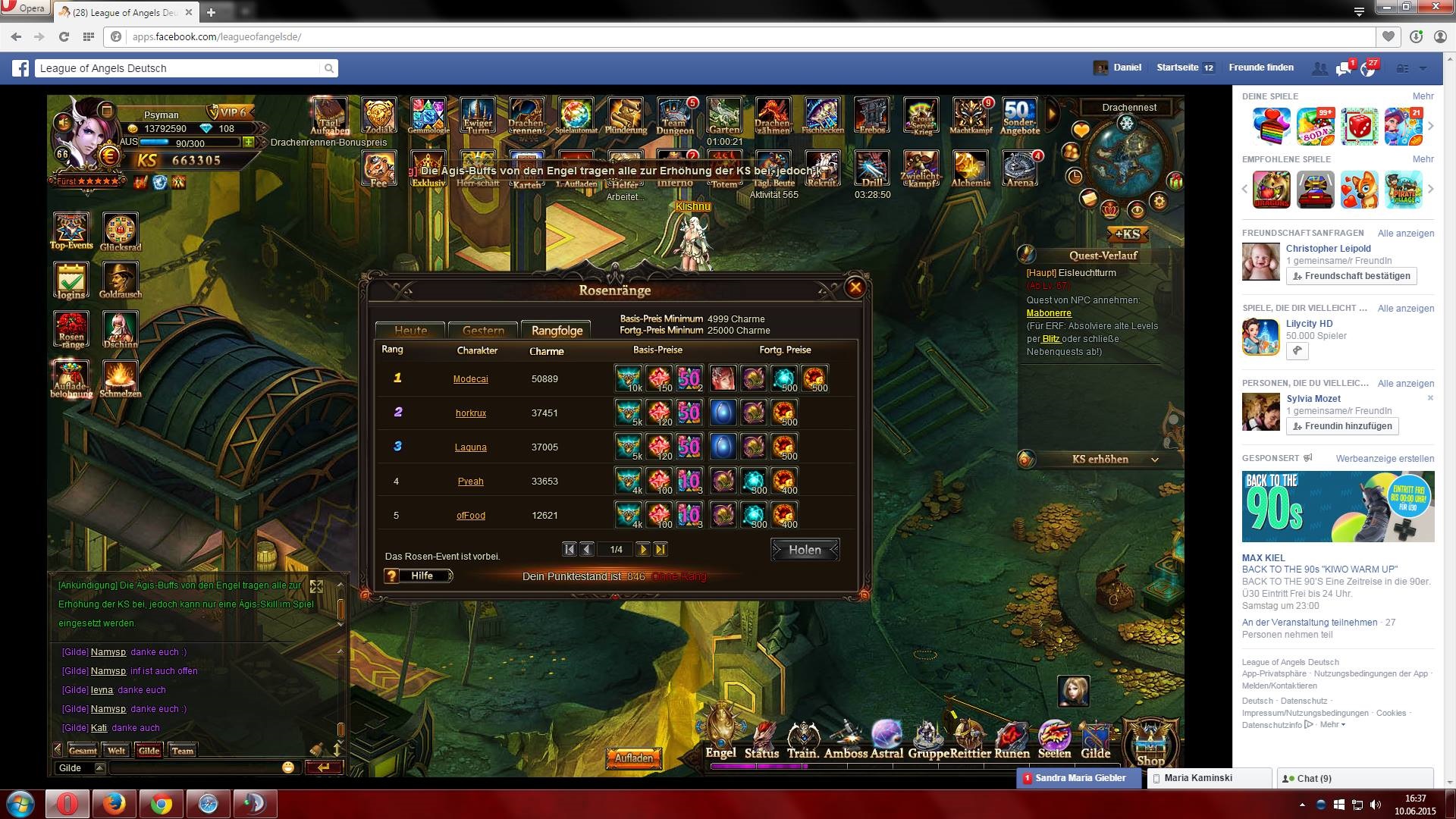The image size is (1456, 819).
Task: Select player horkrux in the ranking
Action: pyautogui.click(x=470, y=413)
